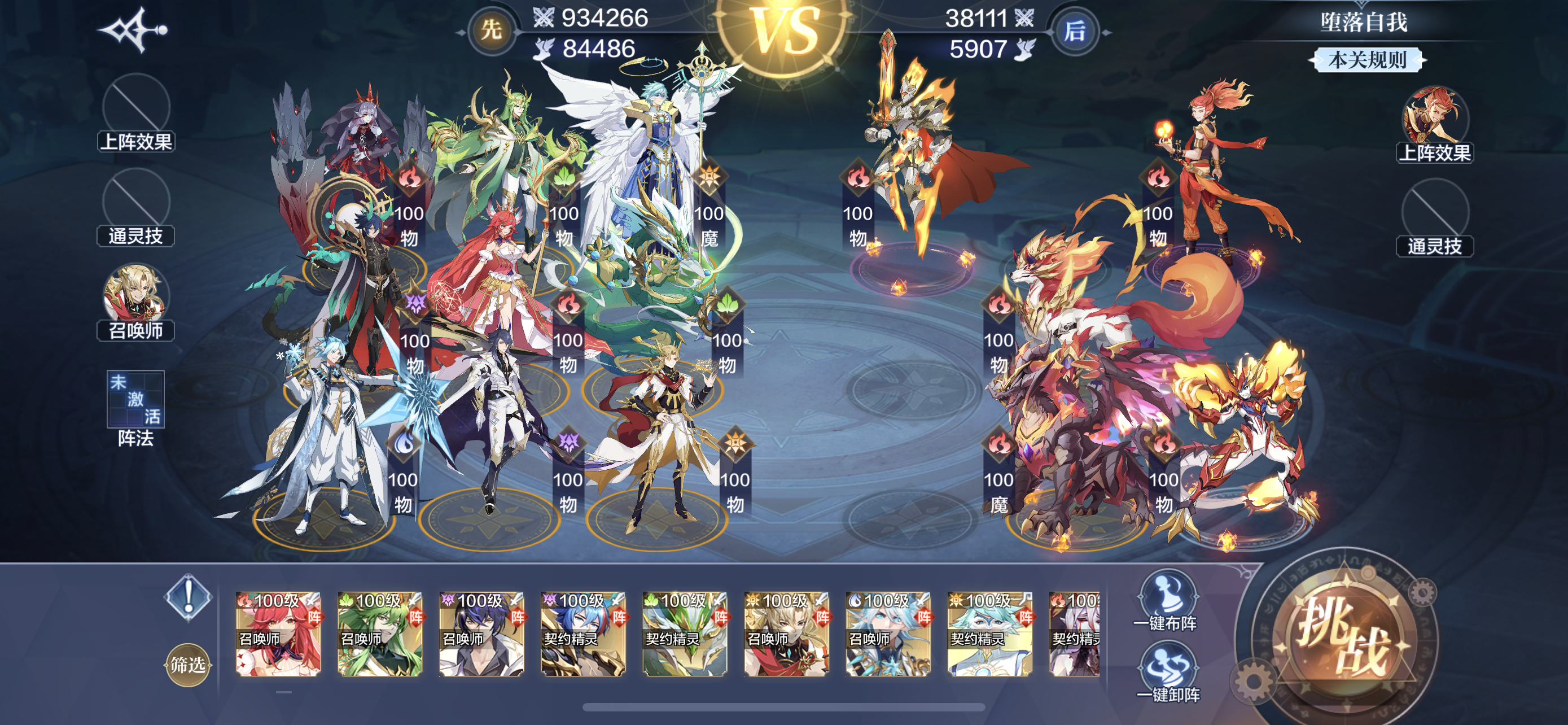Pick the dark purple-haired summoner card

tap(481, 634)
